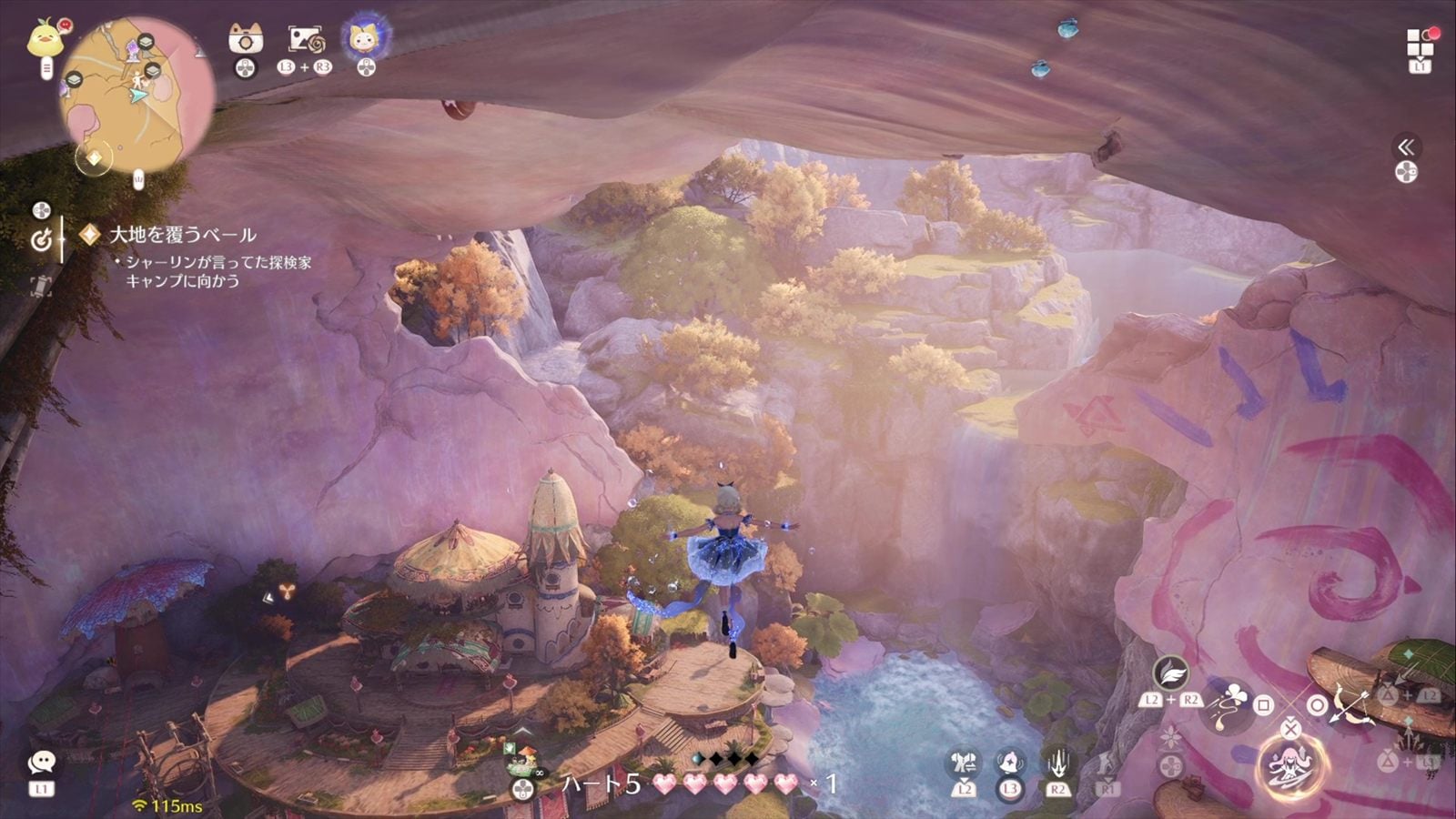
Task: Select the mushroom consumable item slot
Action: (x=521, y=753)
